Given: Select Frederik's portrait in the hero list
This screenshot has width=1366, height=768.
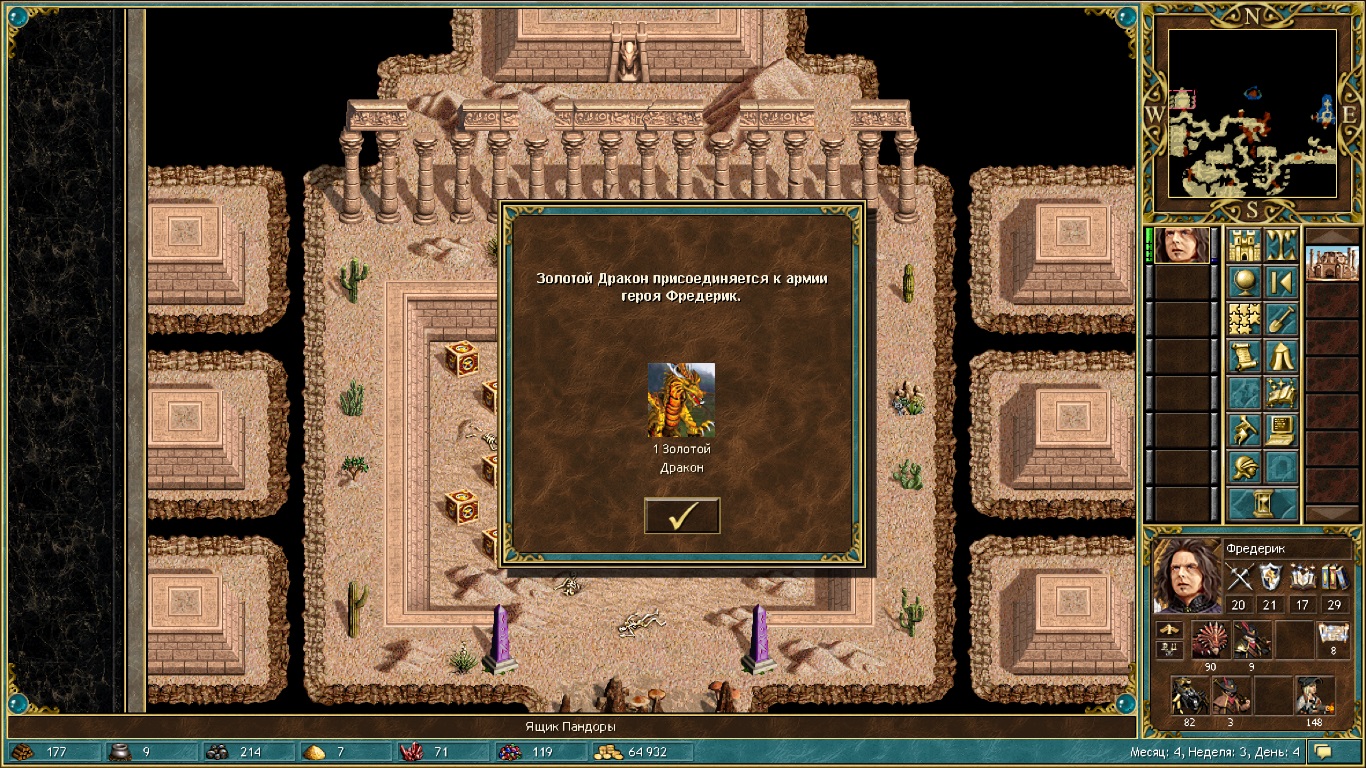Looking at the screenshot, I should [x=1182, y=245].
